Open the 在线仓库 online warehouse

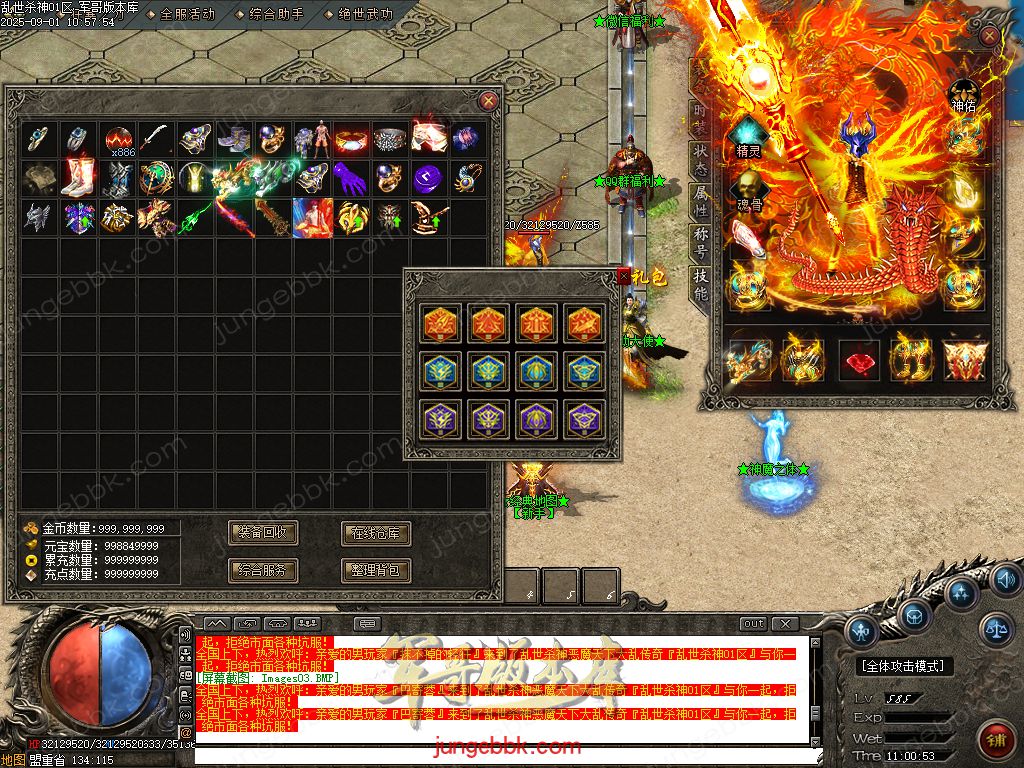(376, 533)
